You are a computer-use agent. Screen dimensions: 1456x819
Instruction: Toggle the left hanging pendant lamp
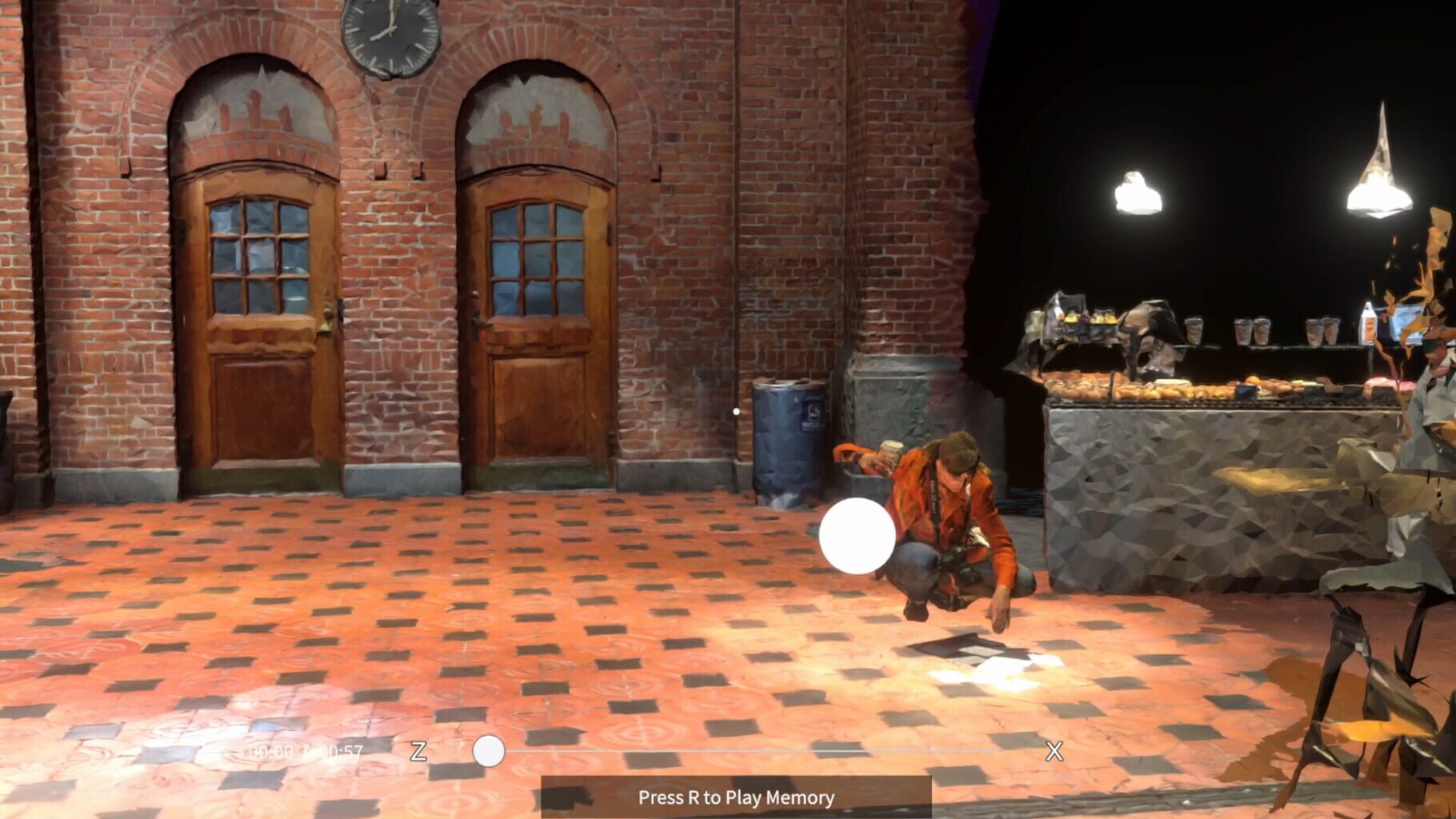pos(1137,192)
